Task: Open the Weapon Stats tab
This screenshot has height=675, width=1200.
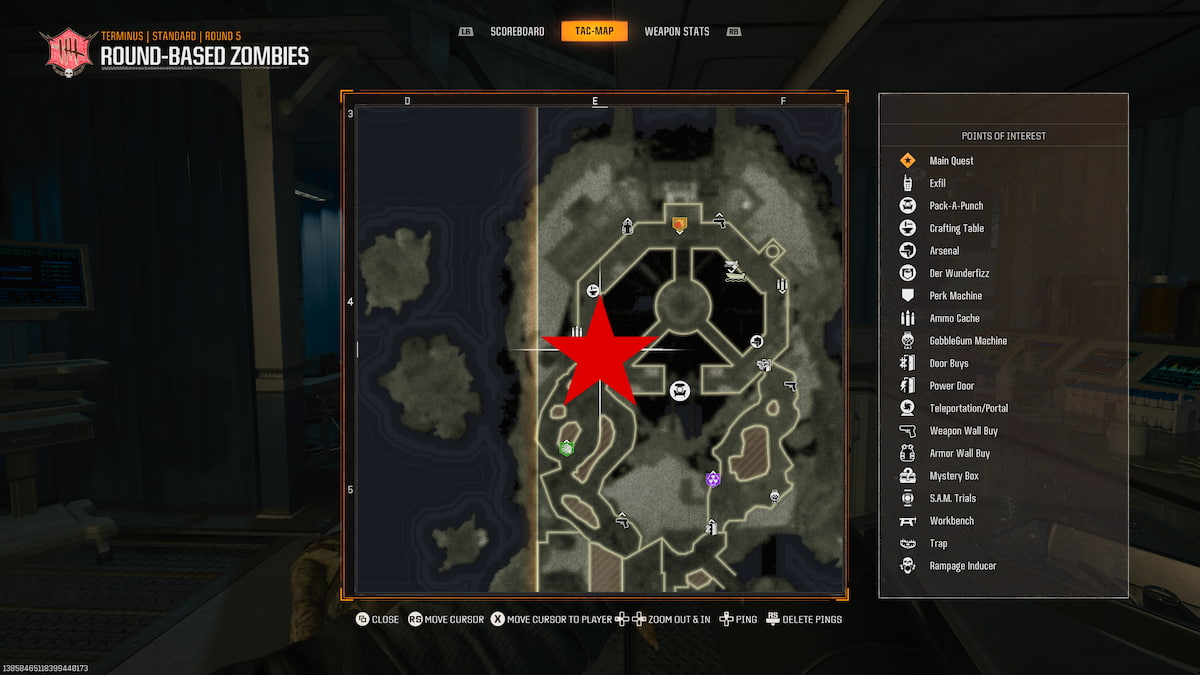Action: click(x=677, y=32)
